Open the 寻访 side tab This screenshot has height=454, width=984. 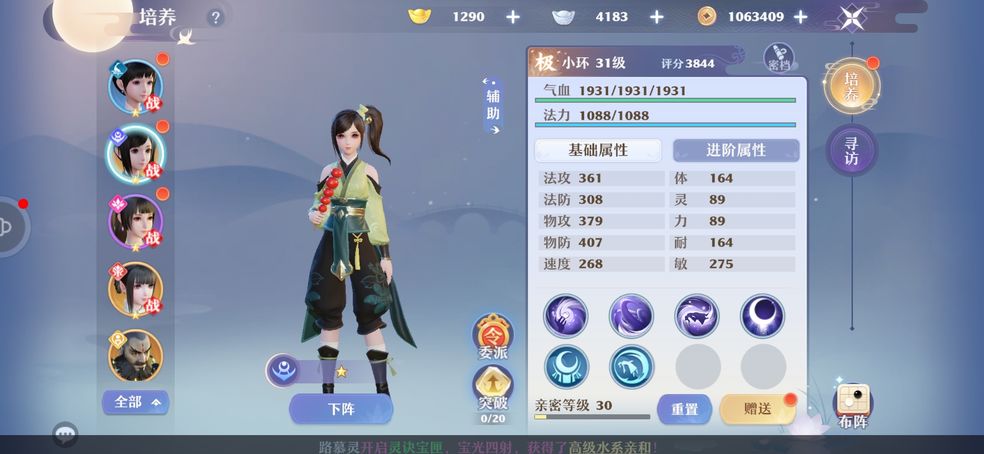click(851, 151)
